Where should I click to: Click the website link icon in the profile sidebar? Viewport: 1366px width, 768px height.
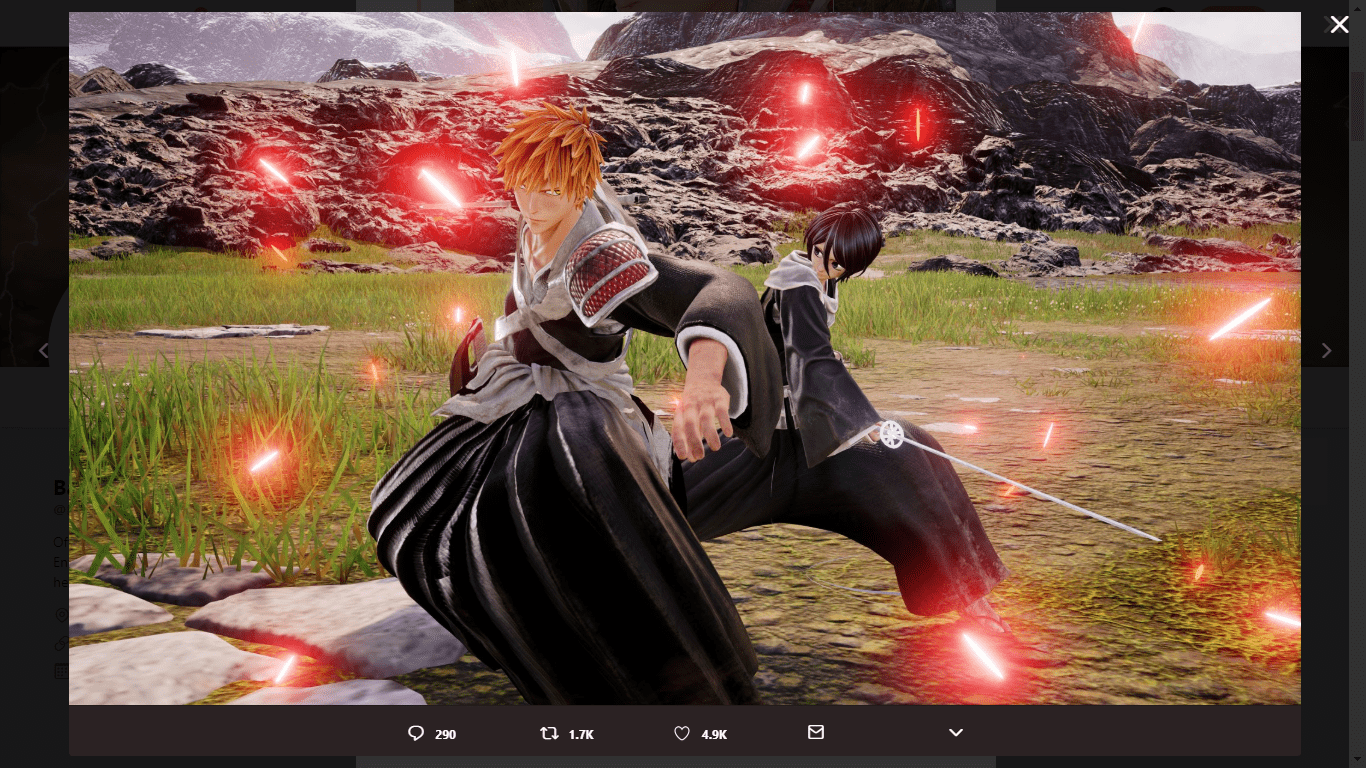point(62,644)
